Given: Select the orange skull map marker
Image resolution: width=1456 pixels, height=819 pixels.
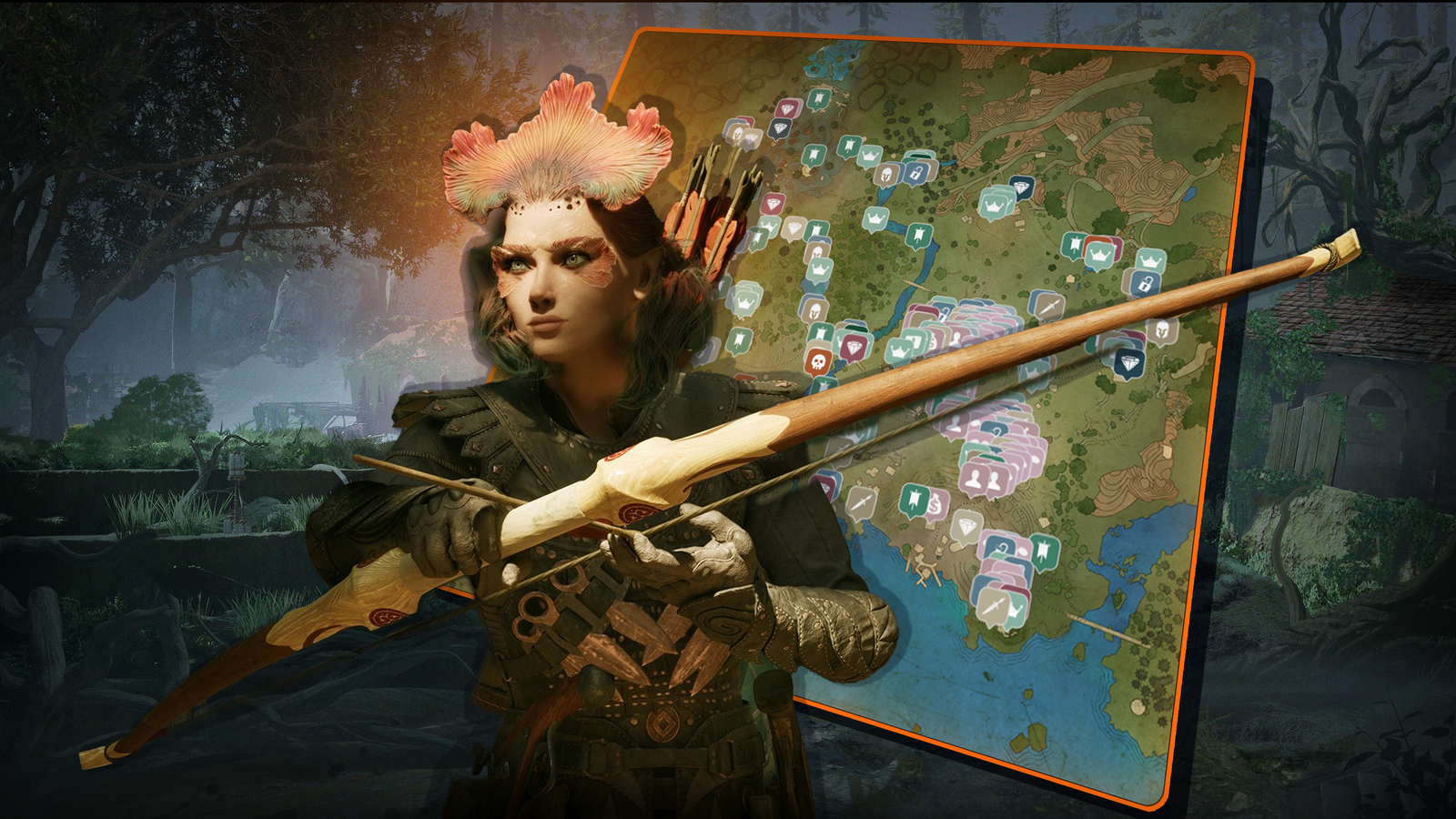Looking at the screenshot, I should (x=817, y=361).
